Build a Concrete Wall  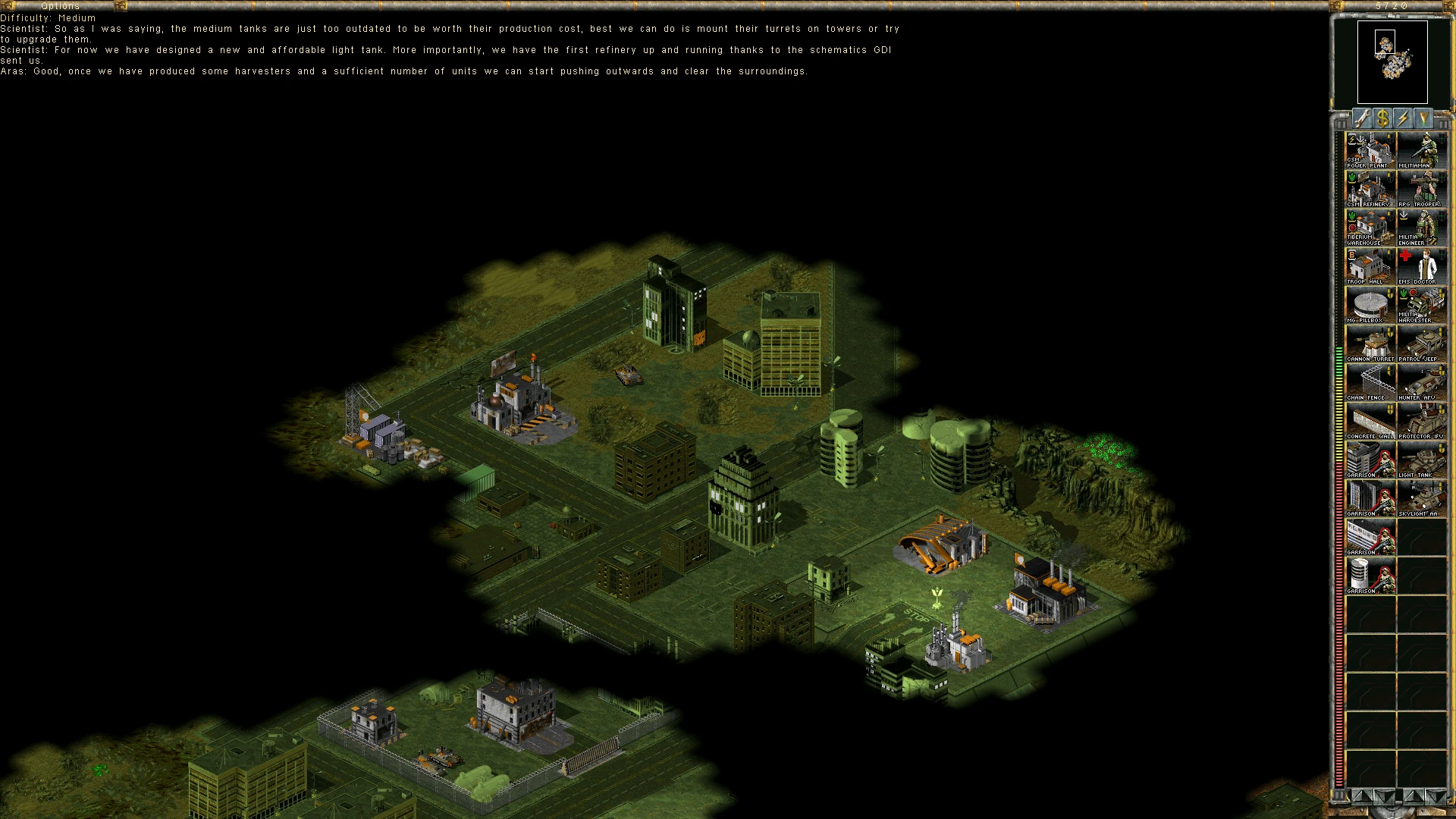pyautogui.click(x=1370, y=421)
